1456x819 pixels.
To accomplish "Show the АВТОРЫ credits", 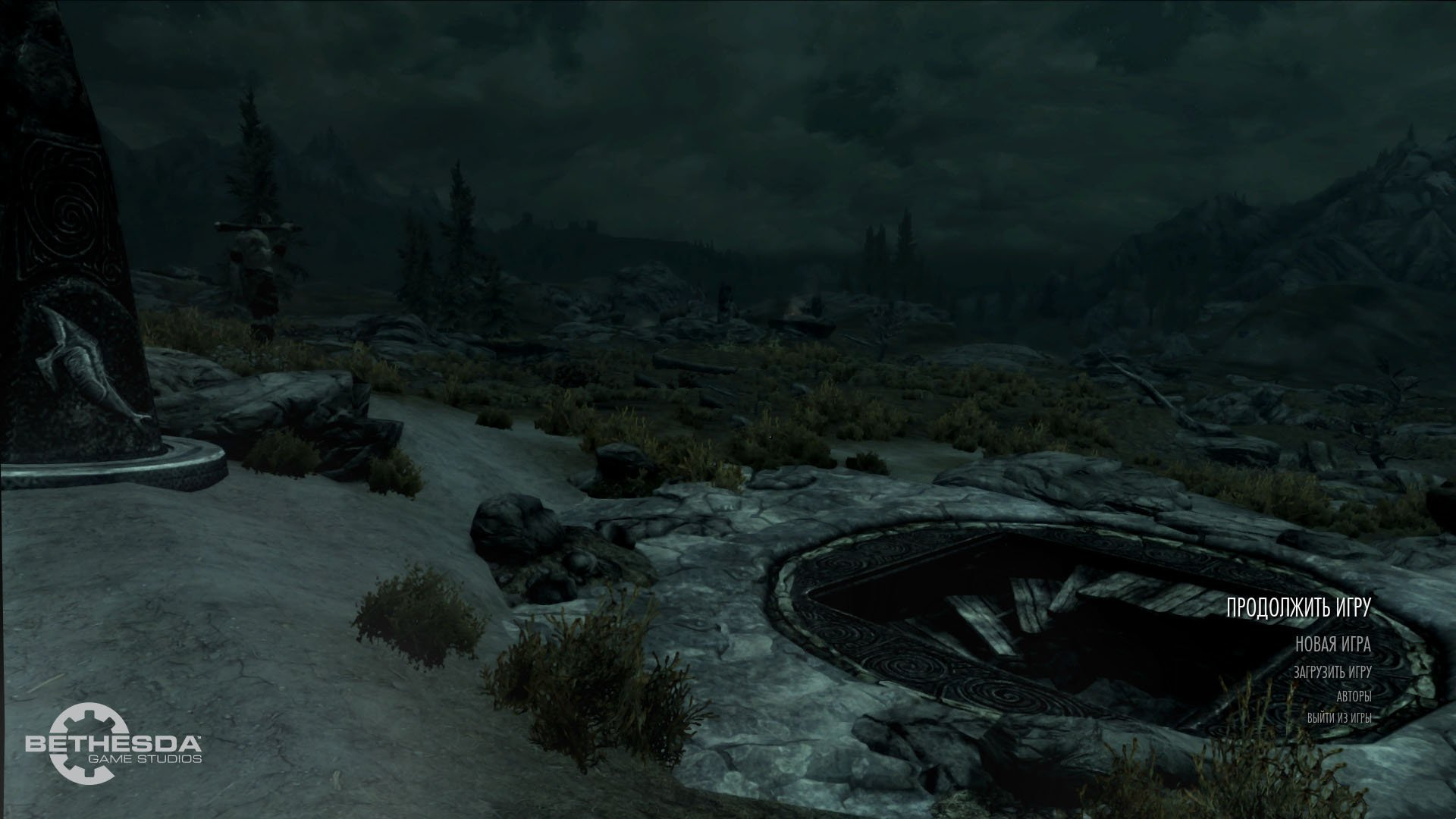I will click(x=1354, y=695).
